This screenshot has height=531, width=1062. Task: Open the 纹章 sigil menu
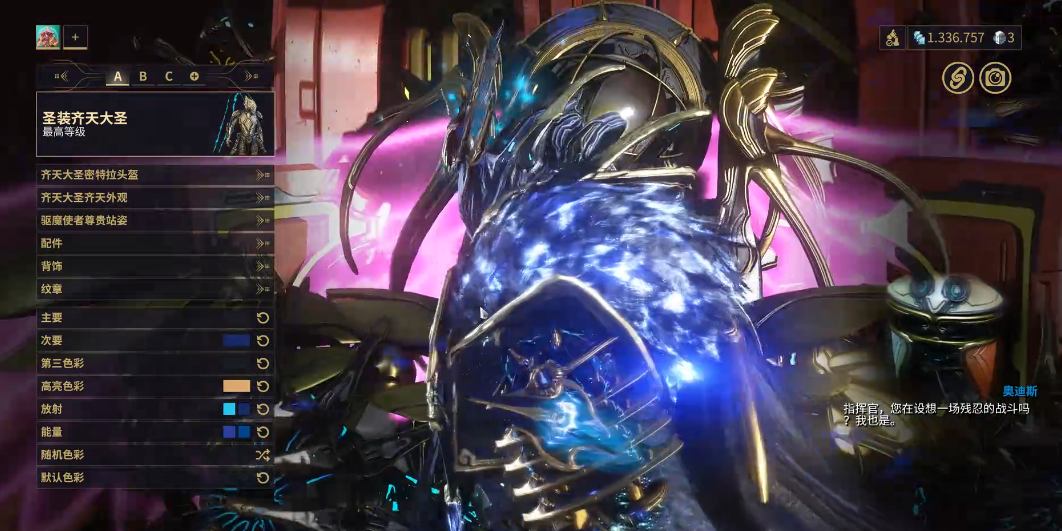click(x=155, y=289)
